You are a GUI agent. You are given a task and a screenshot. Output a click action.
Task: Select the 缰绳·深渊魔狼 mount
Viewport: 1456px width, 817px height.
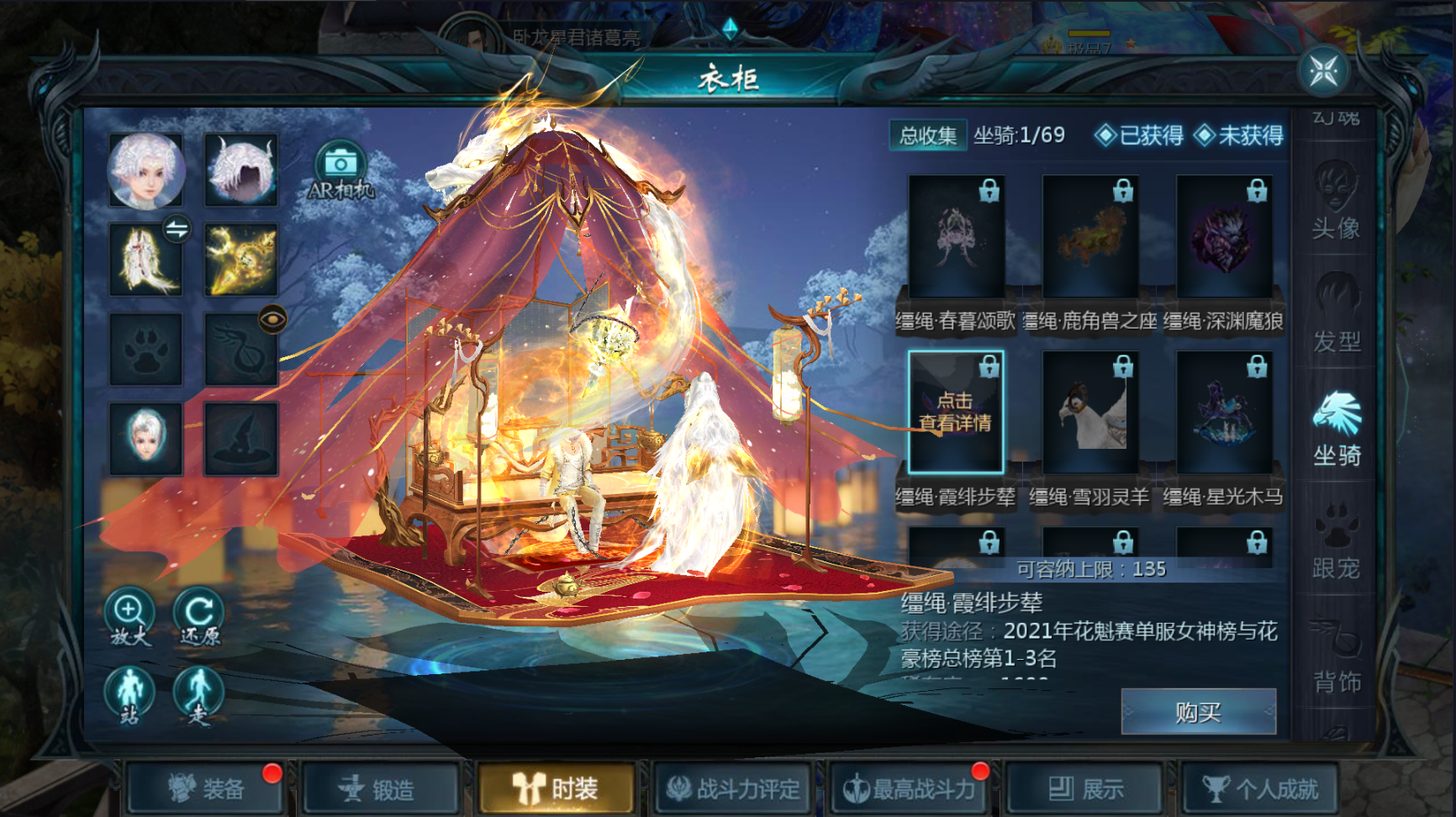click(1224, 237)
